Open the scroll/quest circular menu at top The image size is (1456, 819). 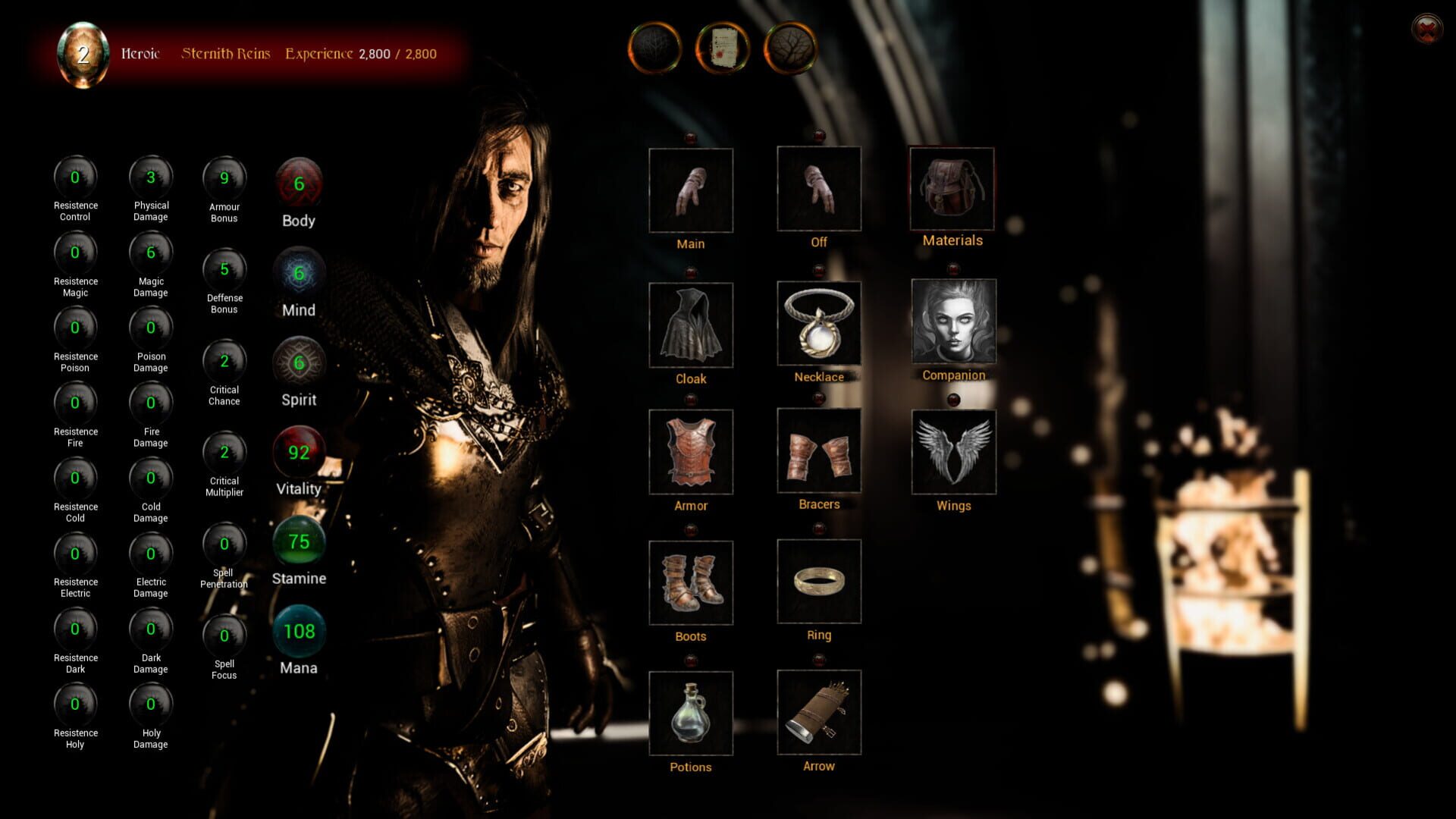722,49
